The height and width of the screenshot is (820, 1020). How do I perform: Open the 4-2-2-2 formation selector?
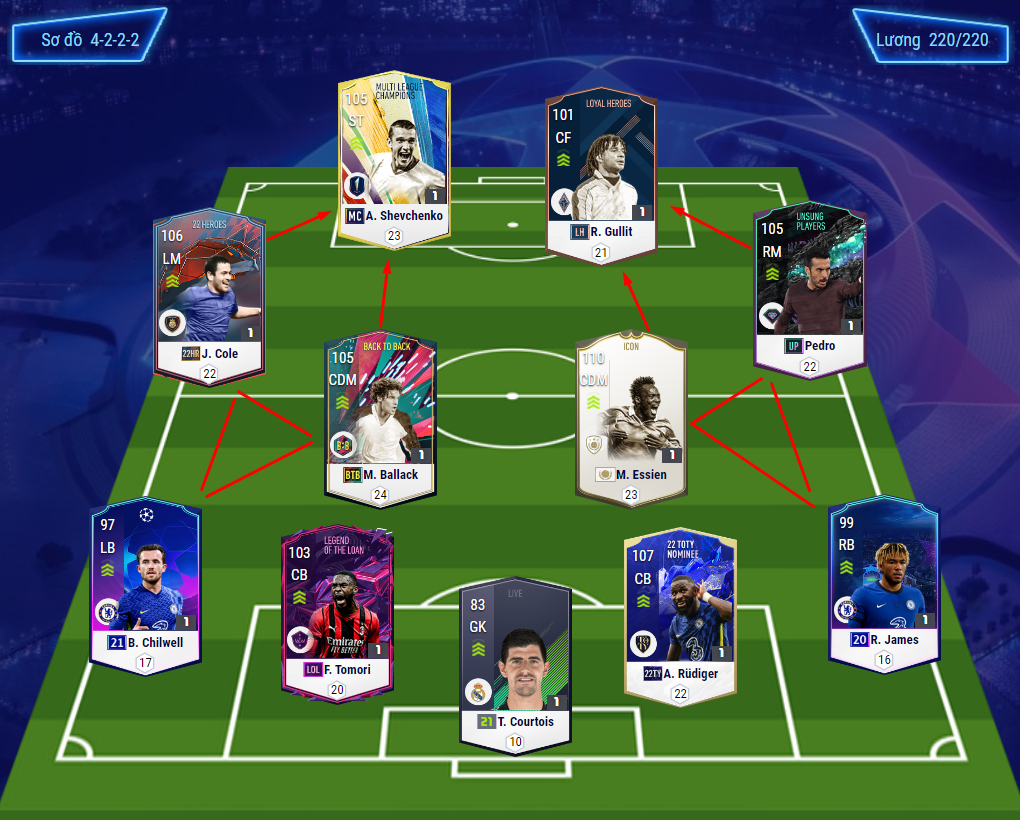click(90, 41)
